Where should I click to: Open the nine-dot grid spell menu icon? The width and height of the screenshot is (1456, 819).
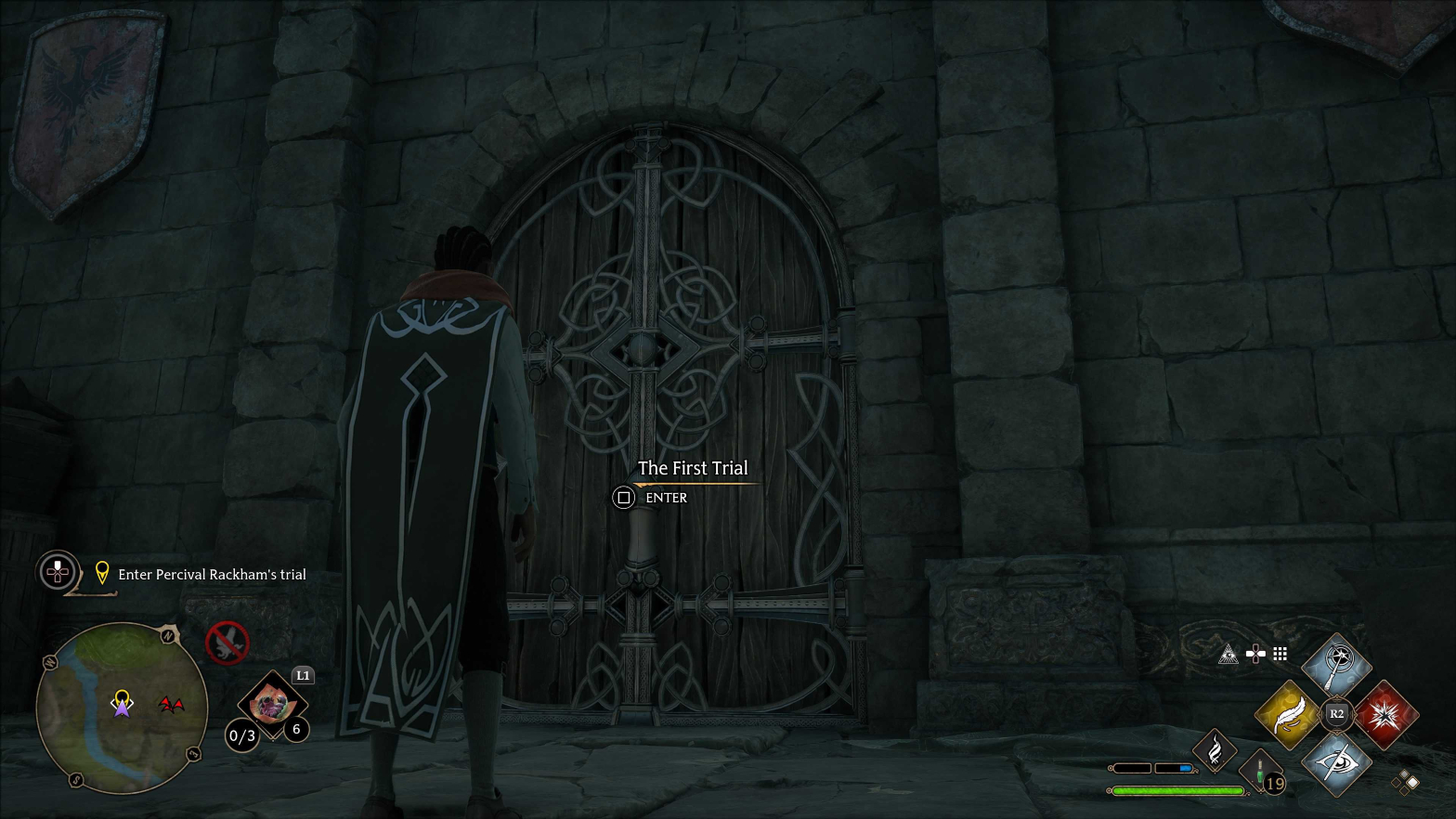click(x=1280, y=655)
